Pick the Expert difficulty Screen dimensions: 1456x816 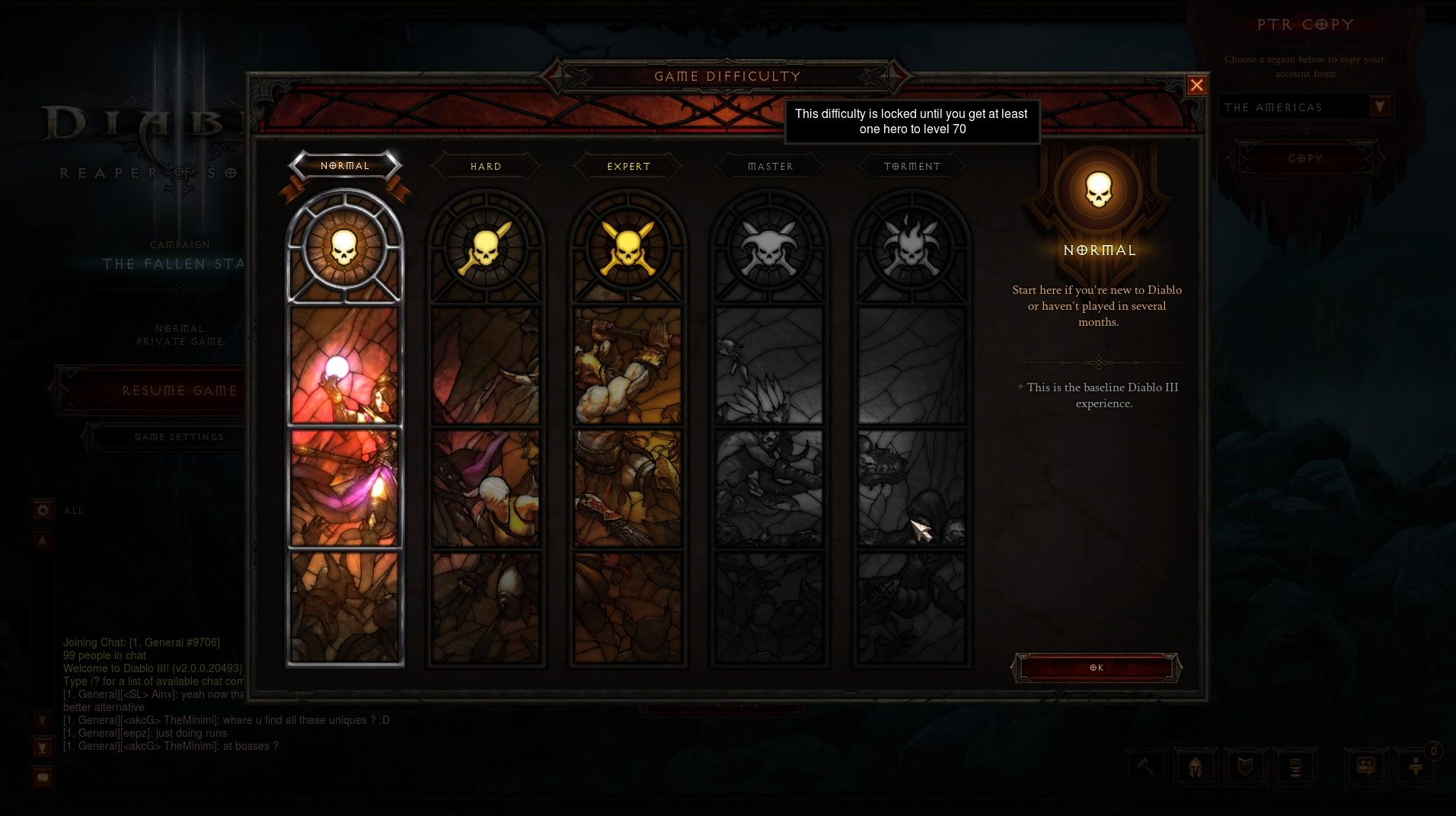pos(628,167)
